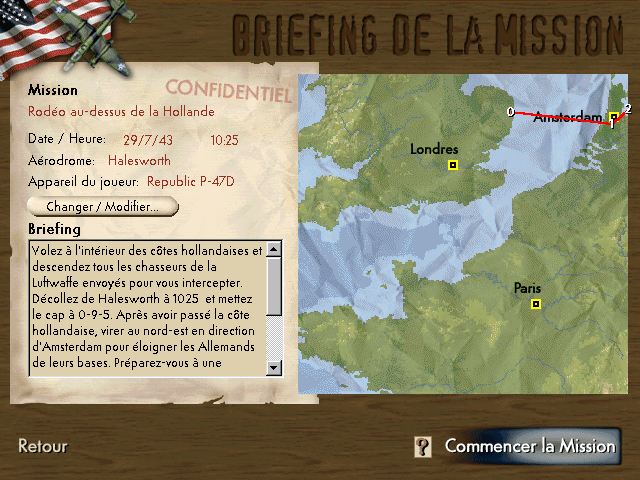The height and width of the screenshot is (480, 640).
Task: Open the Changer / Modifier options
Action: tap(103, 207)
